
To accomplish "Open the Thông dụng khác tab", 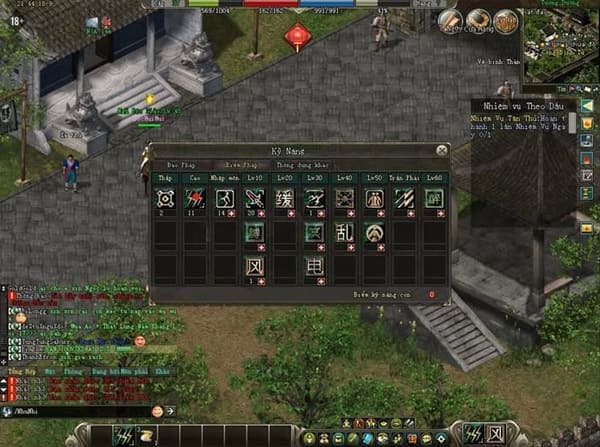I will [299, 164].
